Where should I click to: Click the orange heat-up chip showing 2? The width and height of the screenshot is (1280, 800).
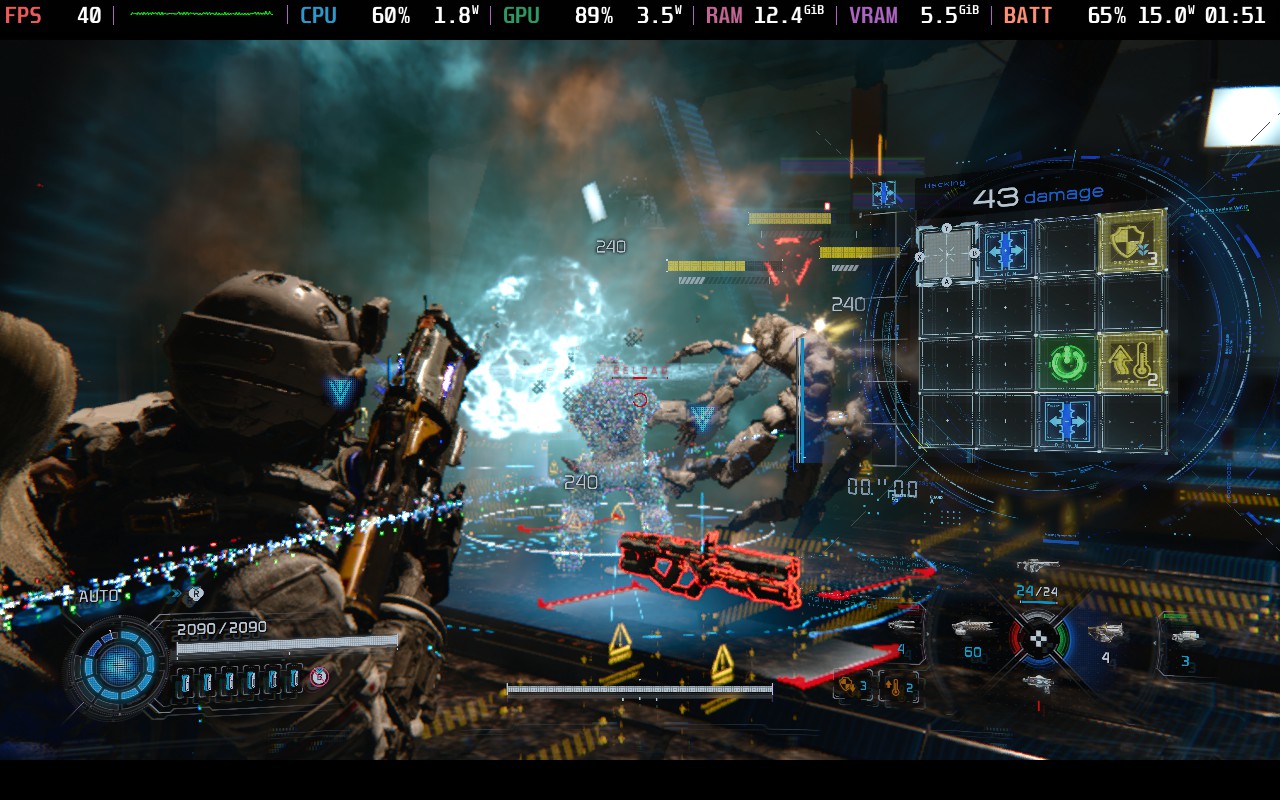point(897,687)
